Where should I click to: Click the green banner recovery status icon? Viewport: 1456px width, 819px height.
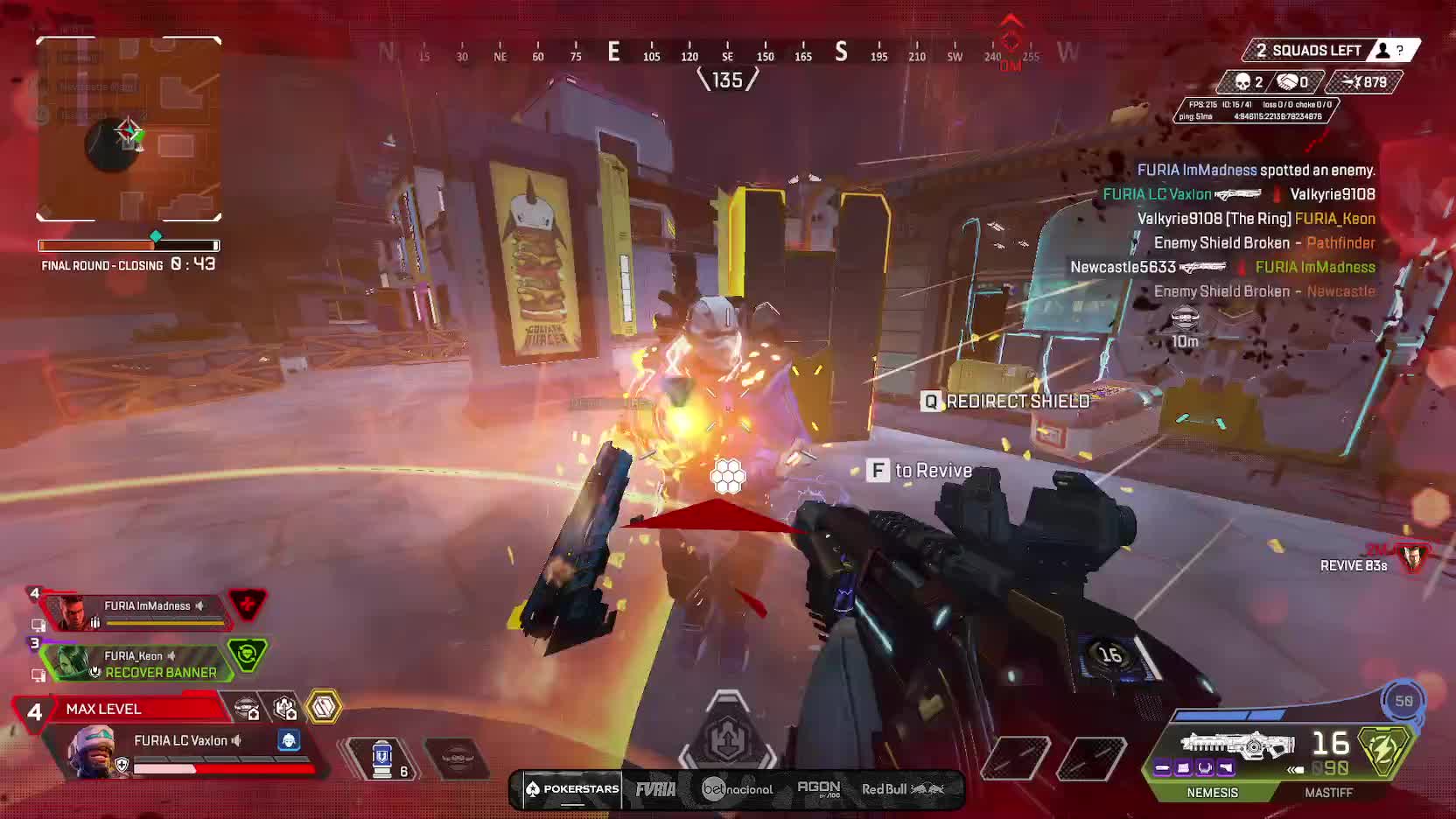point(247,654)
